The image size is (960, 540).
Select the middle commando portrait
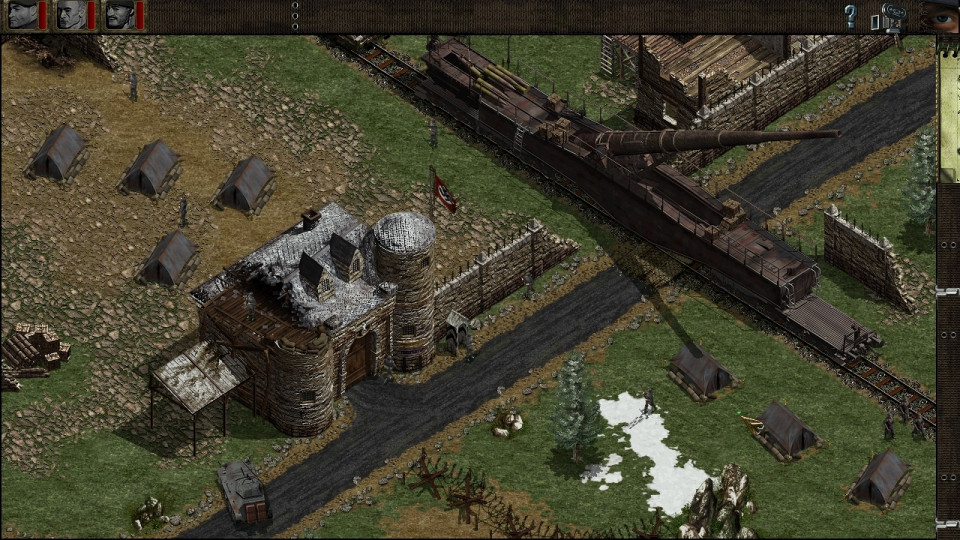click(71, 15)
